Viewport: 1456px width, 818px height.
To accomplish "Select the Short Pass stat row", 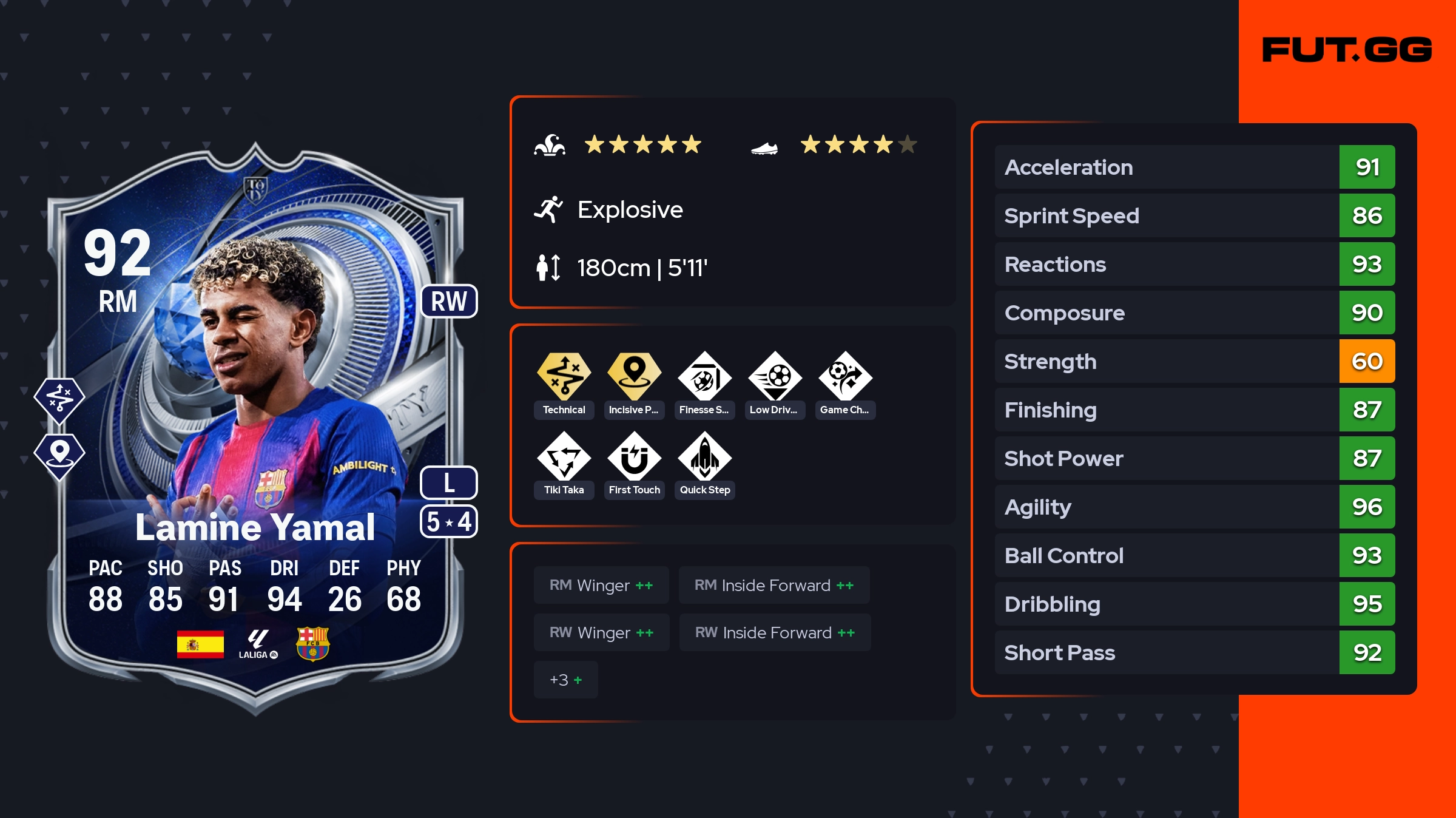I will coord(1194,652).
